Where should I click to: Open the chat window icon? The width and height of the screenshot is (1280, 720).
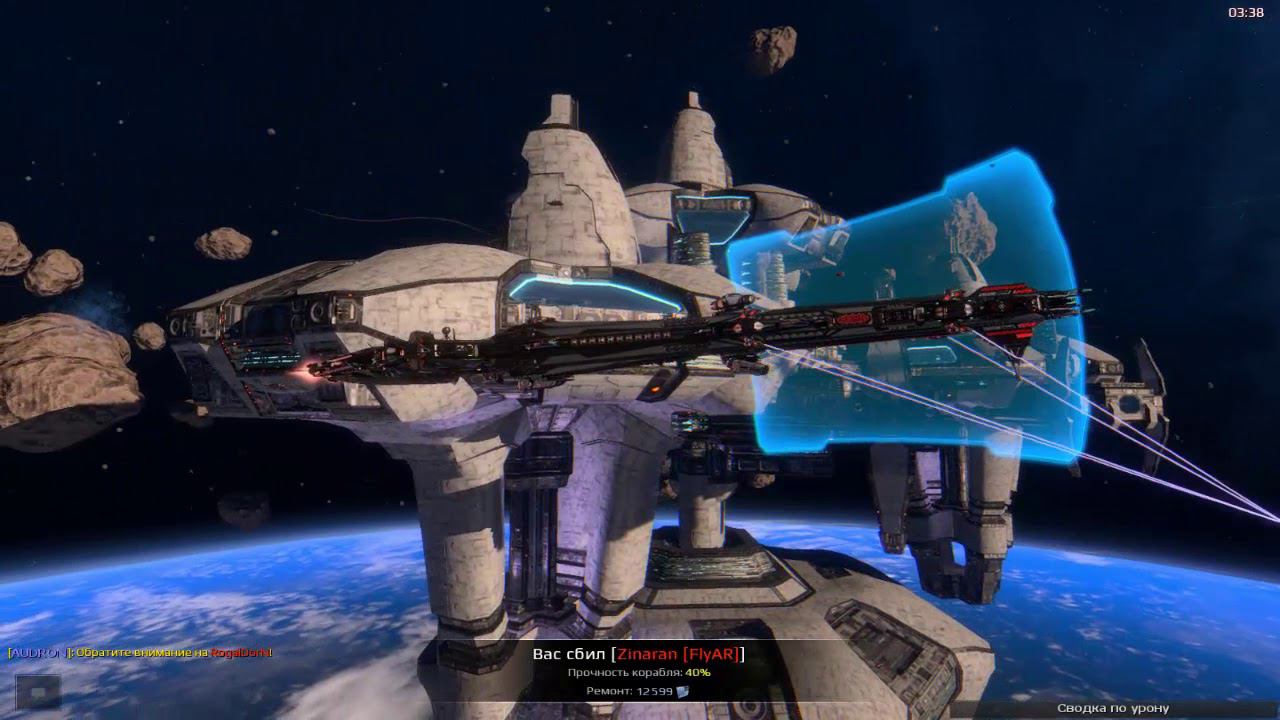tap(38, 691)
